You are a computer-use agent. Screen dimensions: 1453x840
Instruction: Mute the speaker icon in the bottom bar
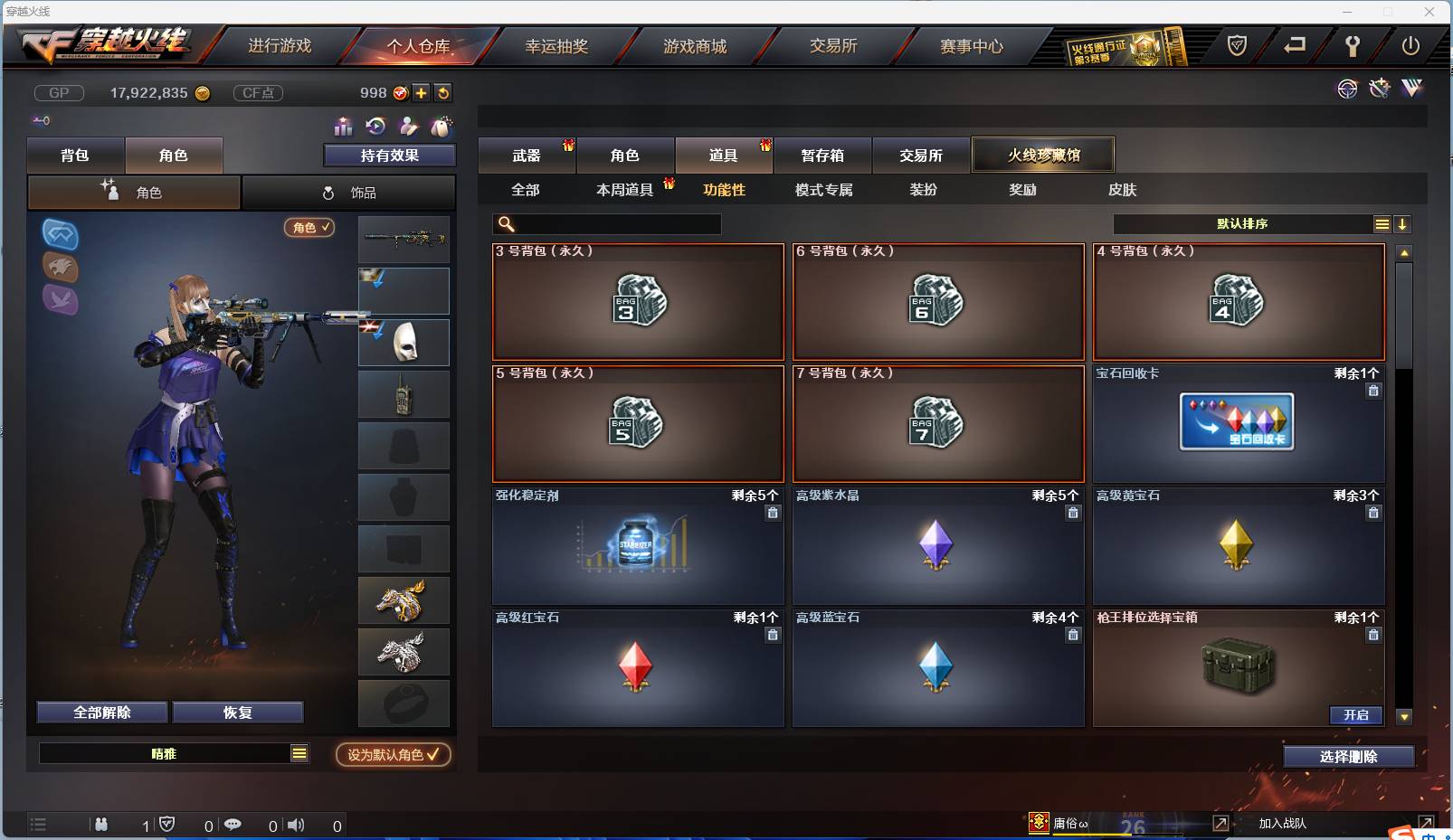point(296,825)
